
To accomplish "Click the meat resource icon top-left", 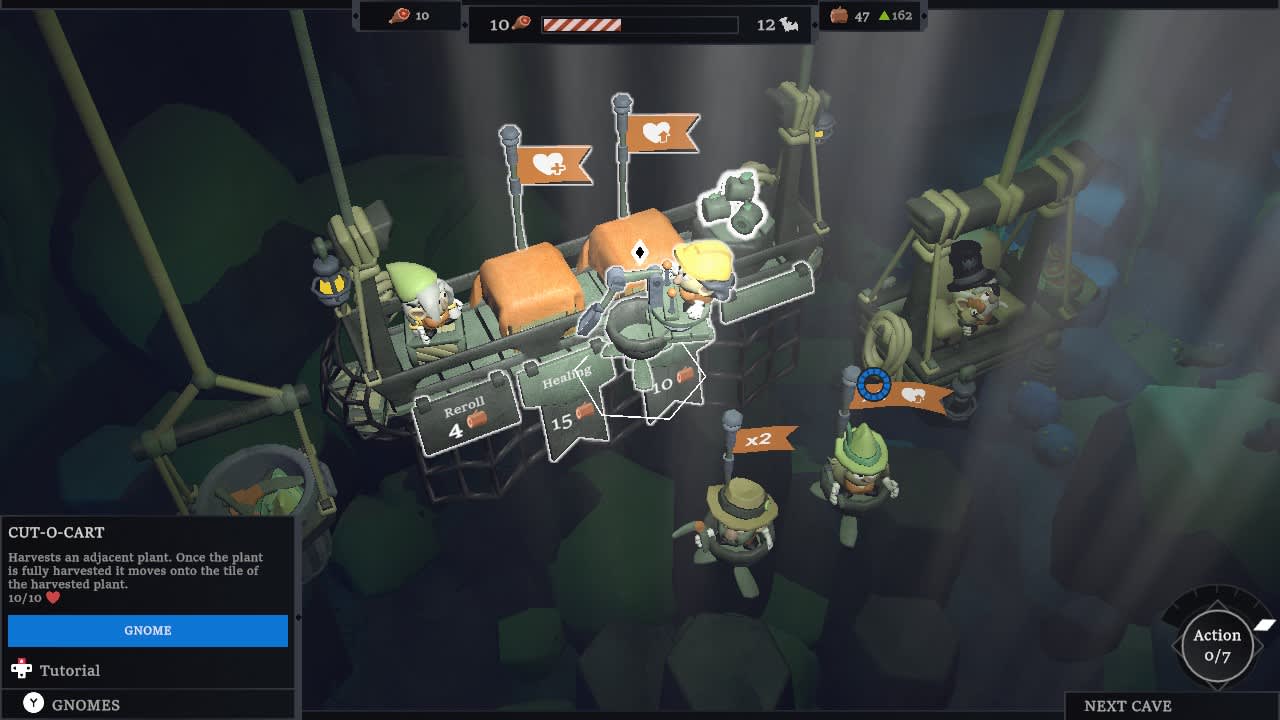I will (399, 15).
